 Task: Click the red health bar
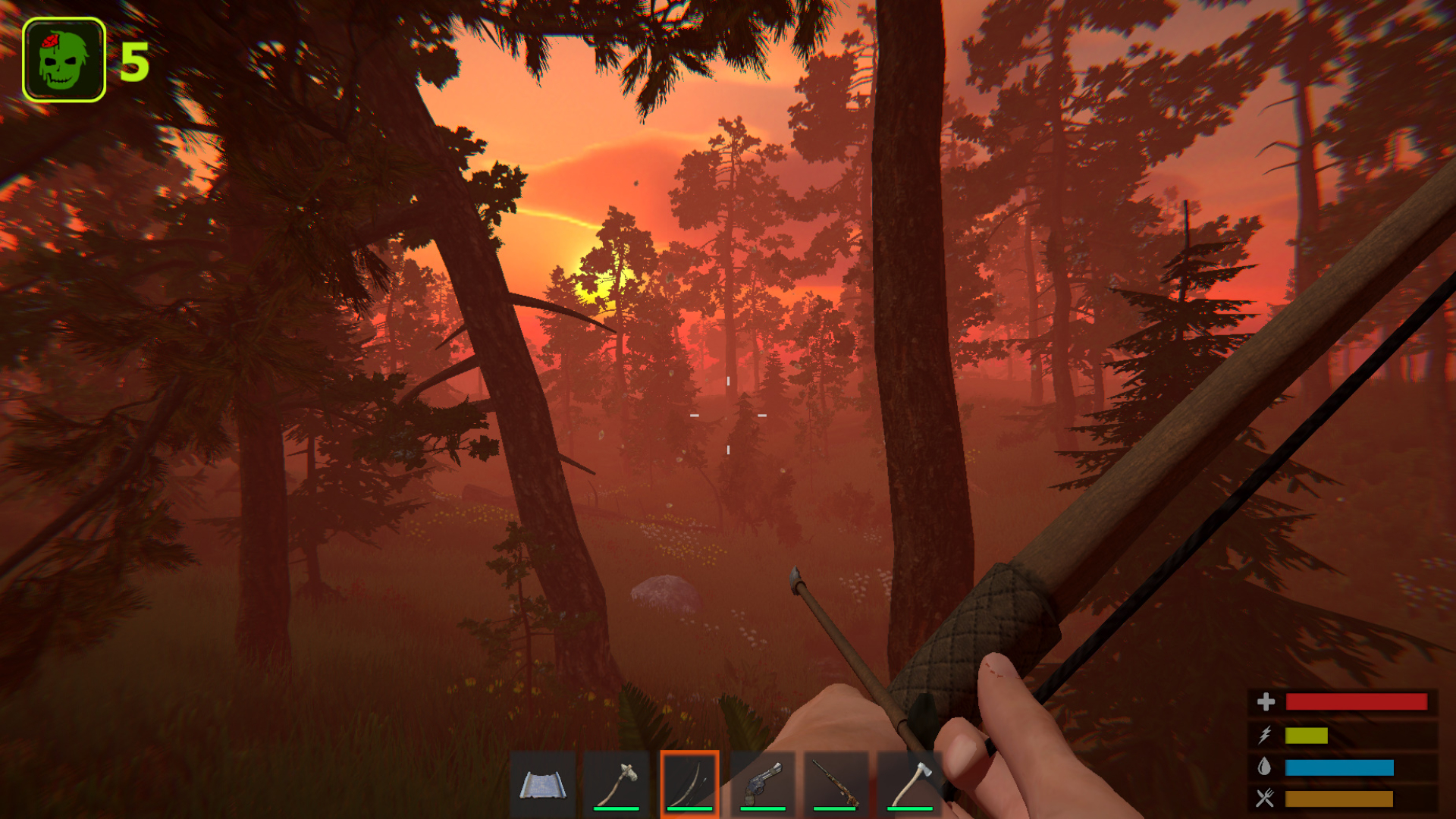click(1357, 701)
